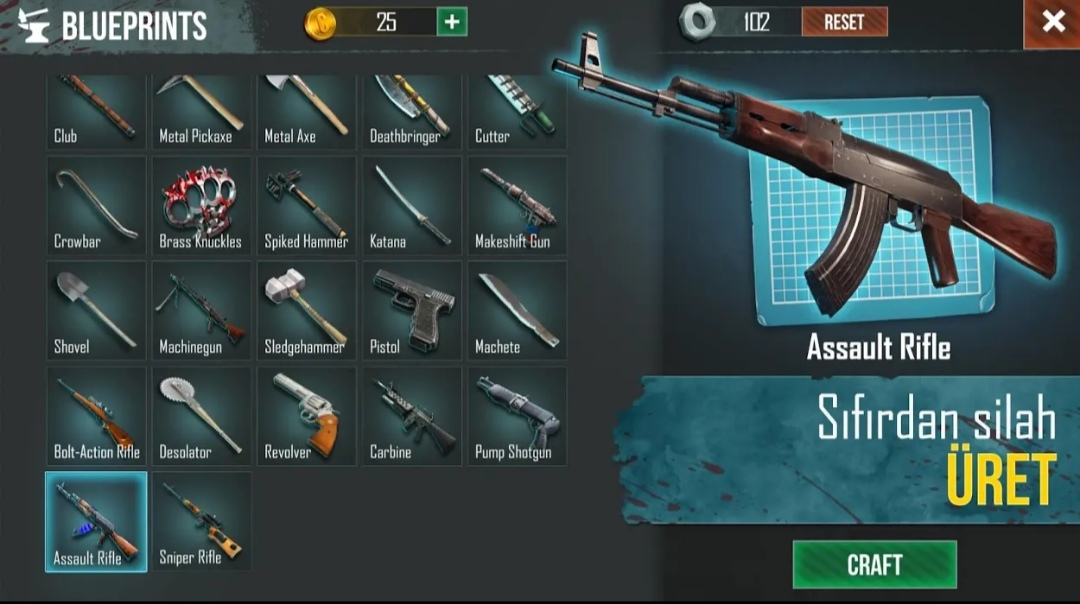
Task: Select the Bolt-Action Rifle blueprint
Action: point(96,415)
